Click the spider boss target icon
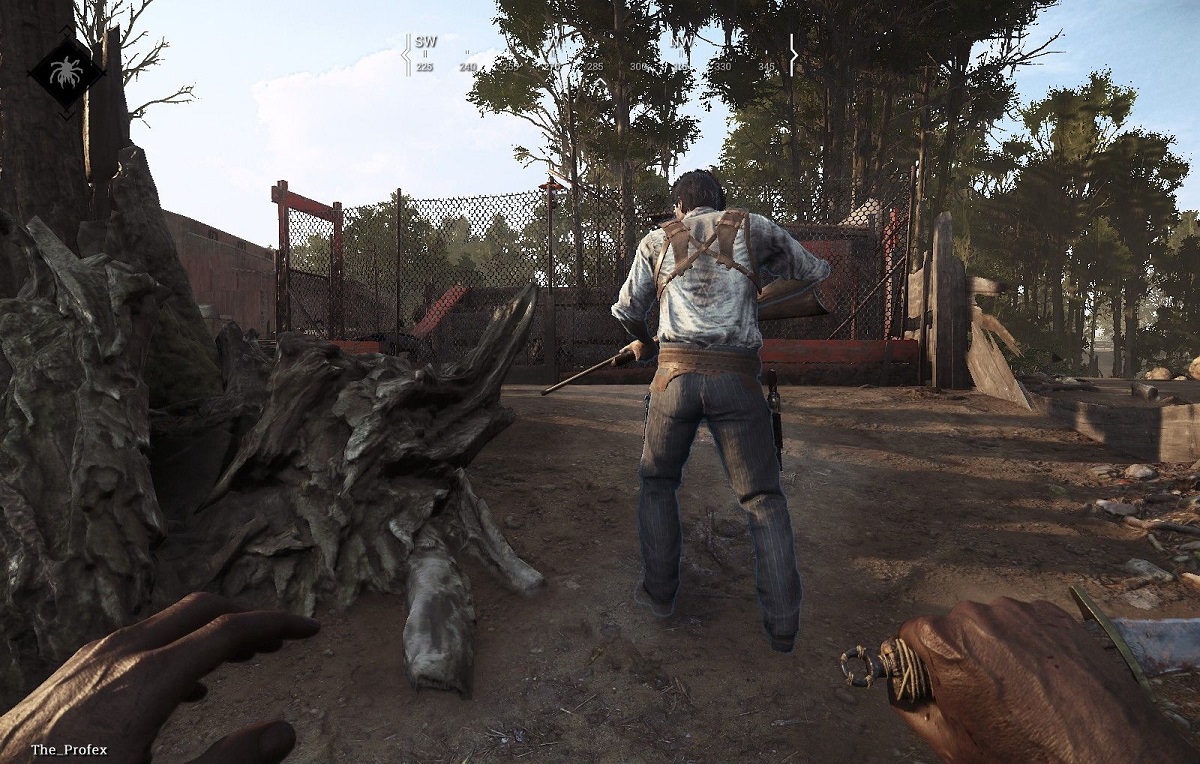The height and width of the screenshot is (764, 1200). 66,72
